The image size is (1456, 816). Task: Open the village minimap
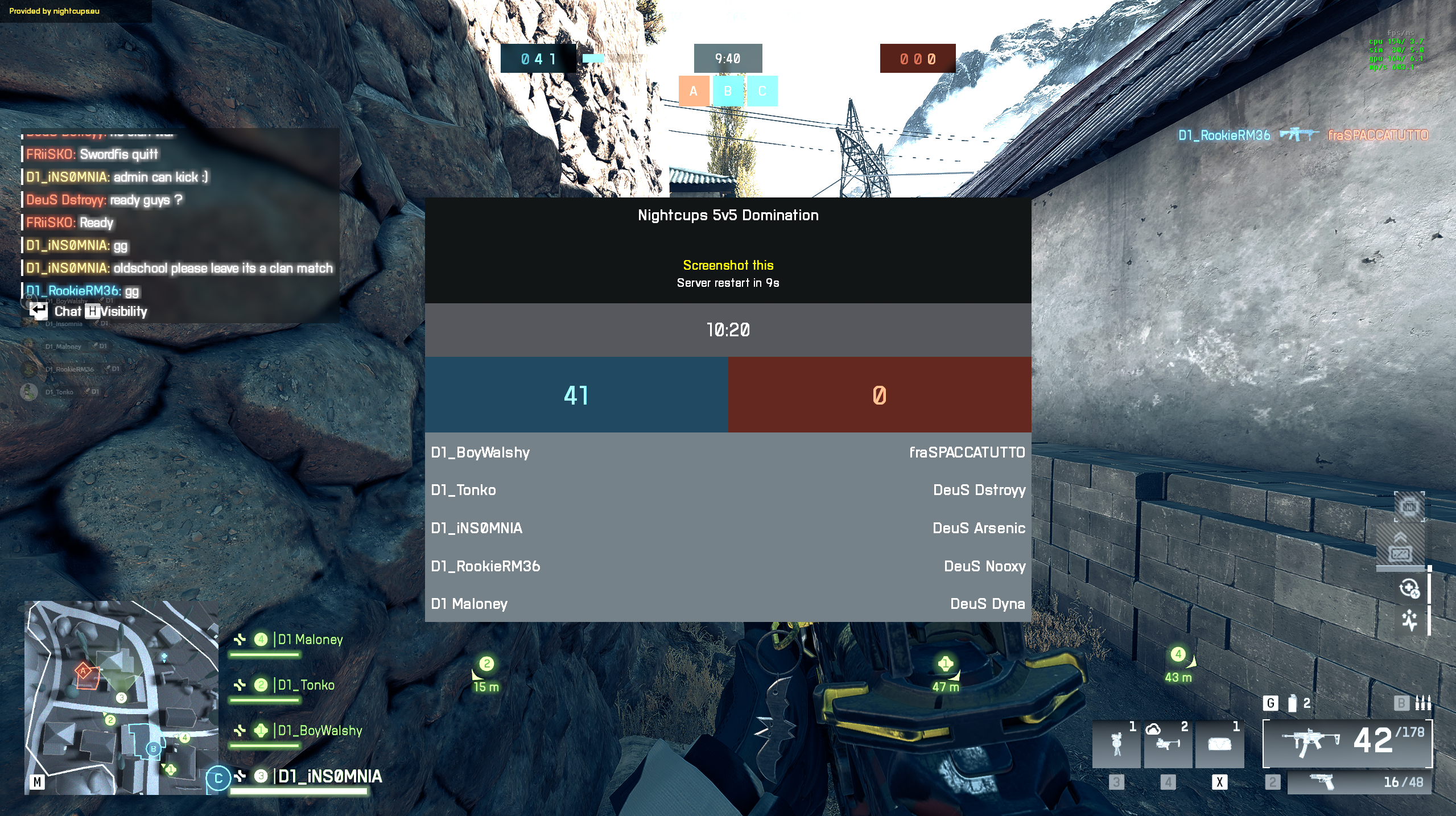(x=121, y=697)
